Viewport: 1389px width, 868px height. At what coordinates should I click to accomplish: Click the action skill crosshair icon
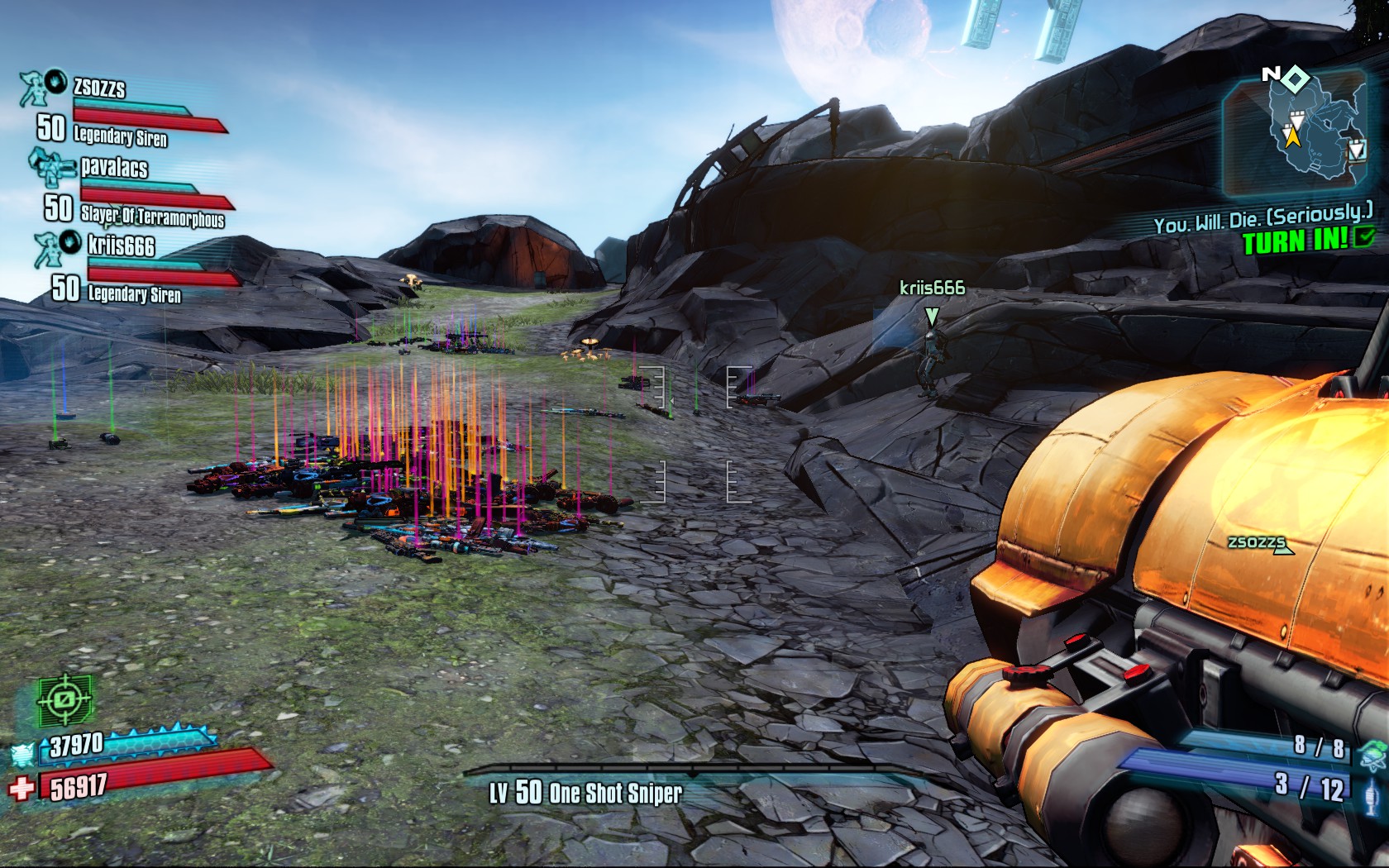tap(64, 700)
